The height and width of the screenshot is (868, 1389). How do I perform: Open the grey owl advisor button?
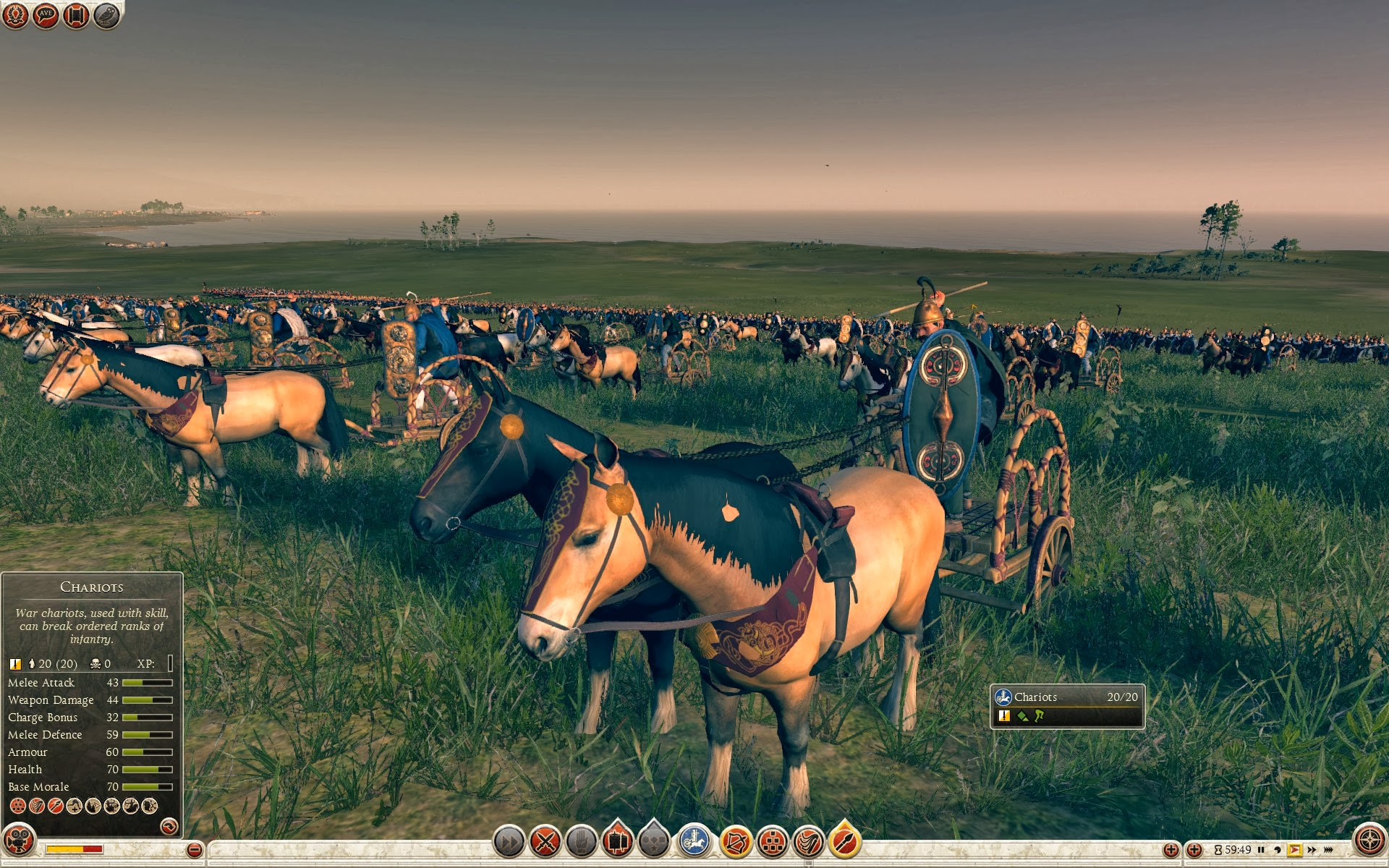click(x=106, y=15)
